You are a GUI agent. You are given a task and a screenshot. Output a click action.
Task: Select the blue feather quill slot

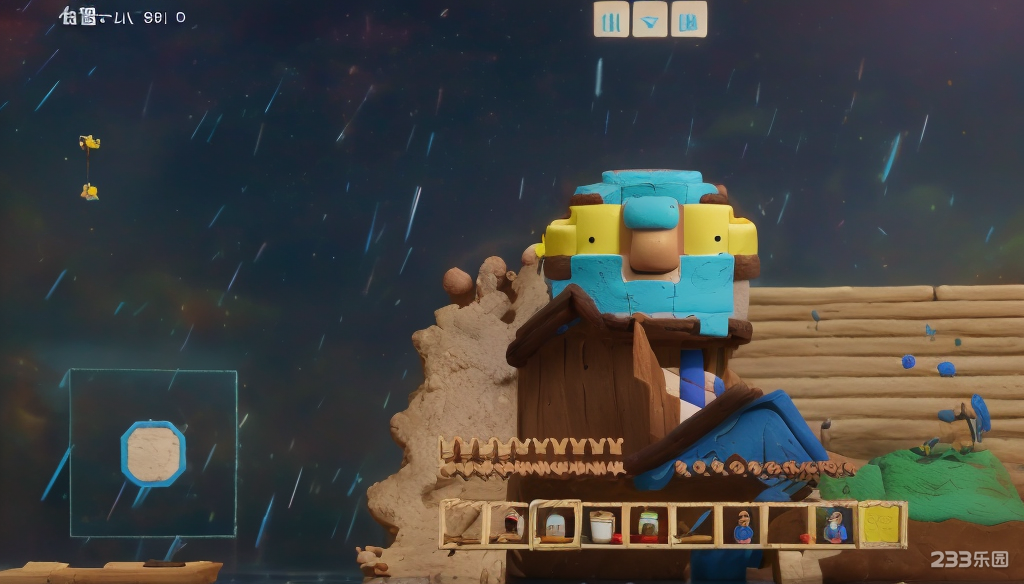695,525
